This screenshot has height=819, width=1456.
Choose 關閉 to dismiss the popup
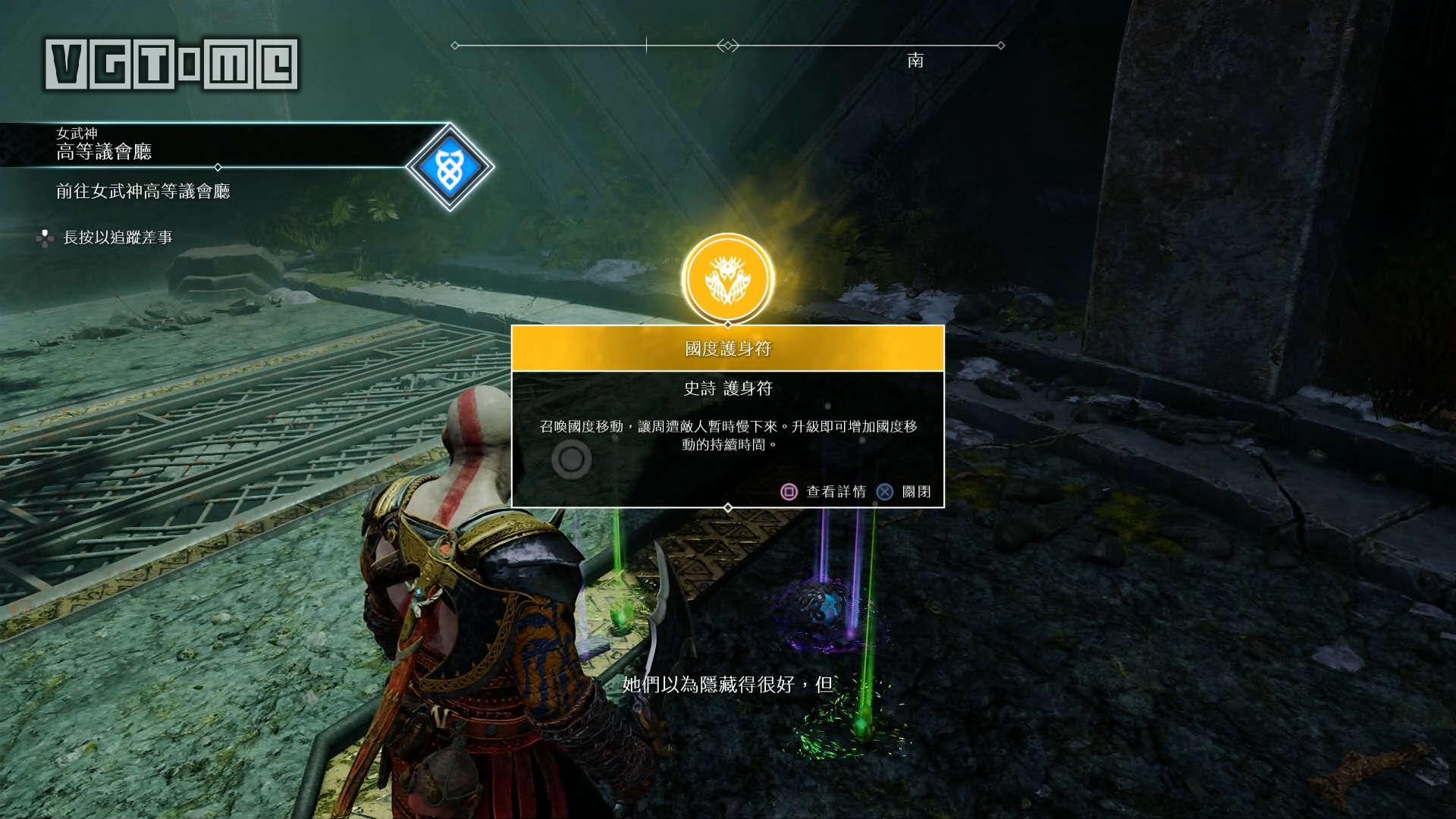pos(918,491)
